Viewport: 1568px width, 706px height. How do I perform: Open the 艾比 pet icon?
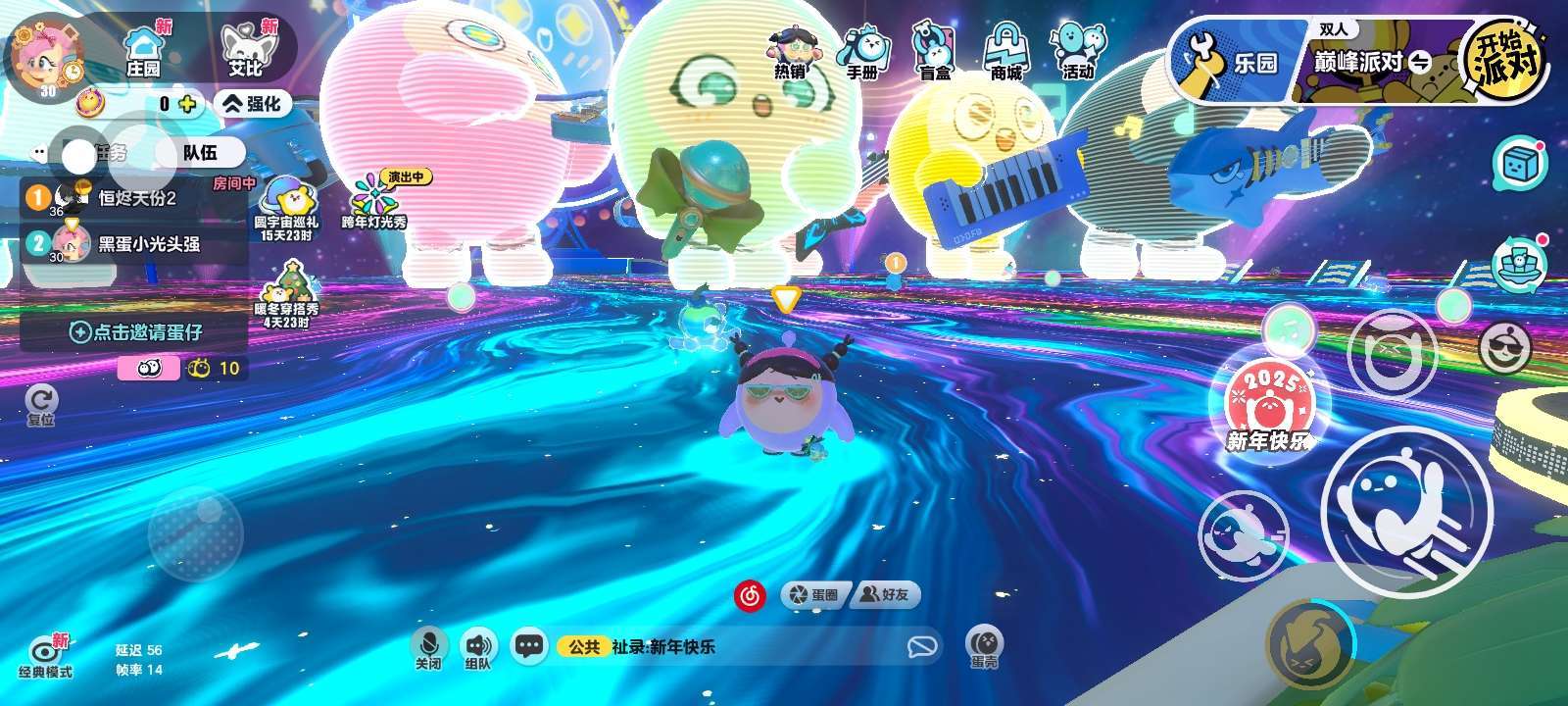(246, 51)
